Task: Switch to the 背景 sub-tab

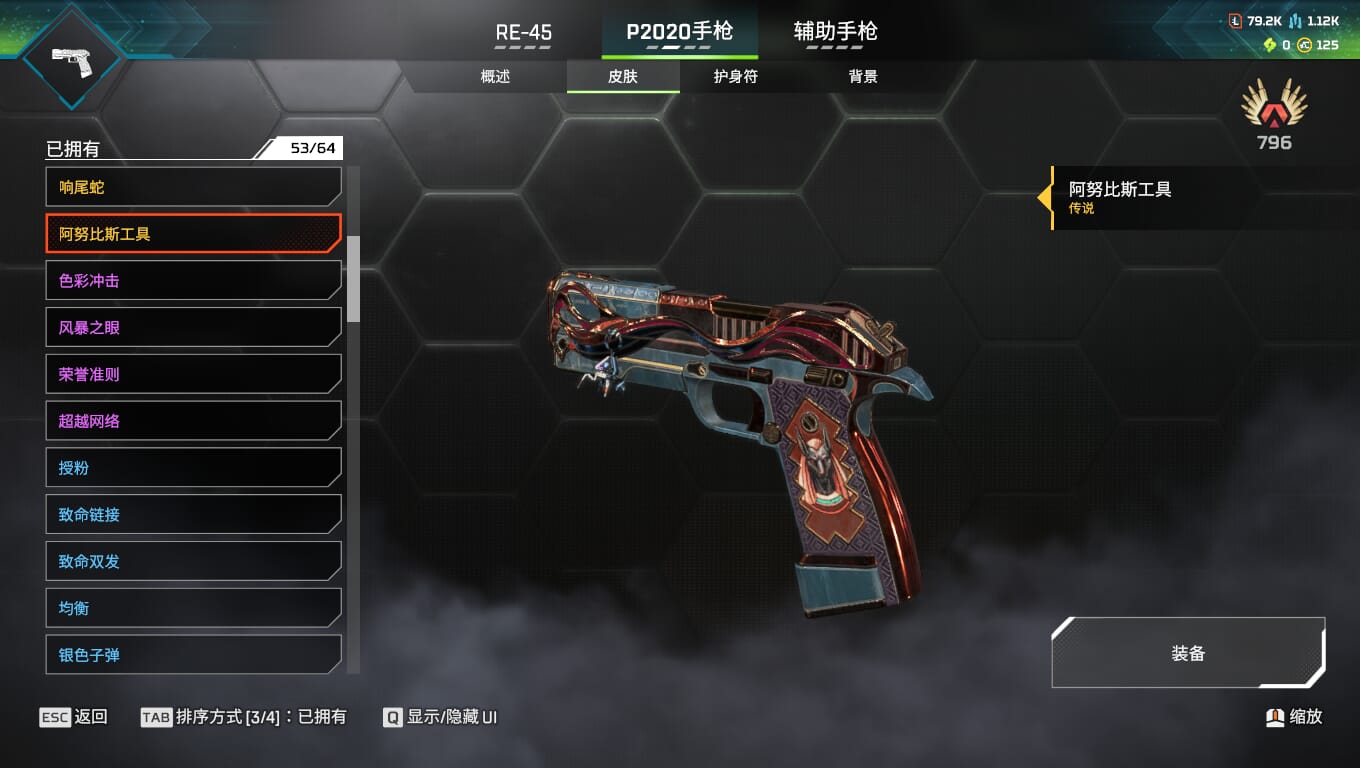Action: [x=863, y=77]
